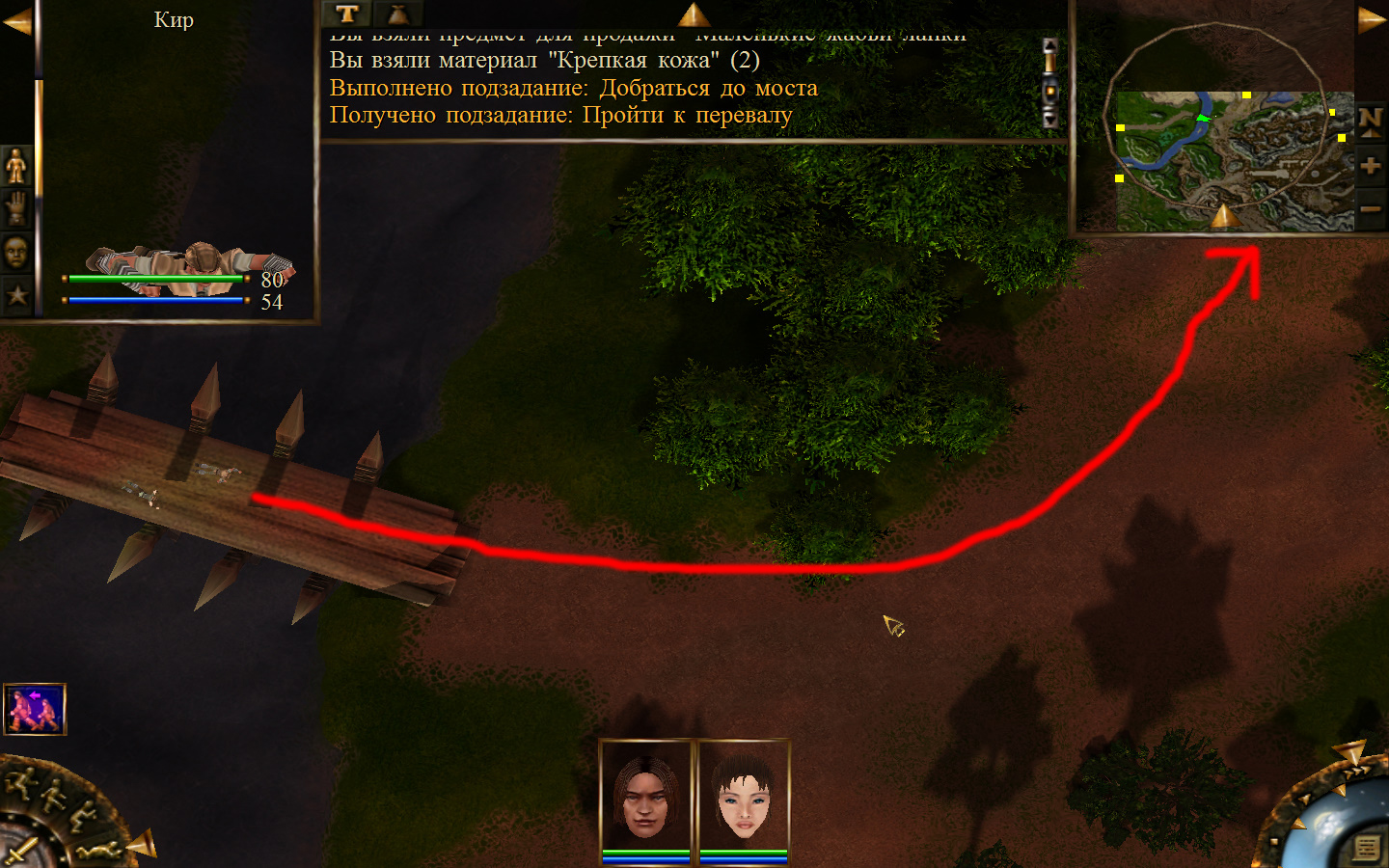Toggle the minimap north orientation button
The height and width of the screenshot is (868, 1389).
[1370, 121]
